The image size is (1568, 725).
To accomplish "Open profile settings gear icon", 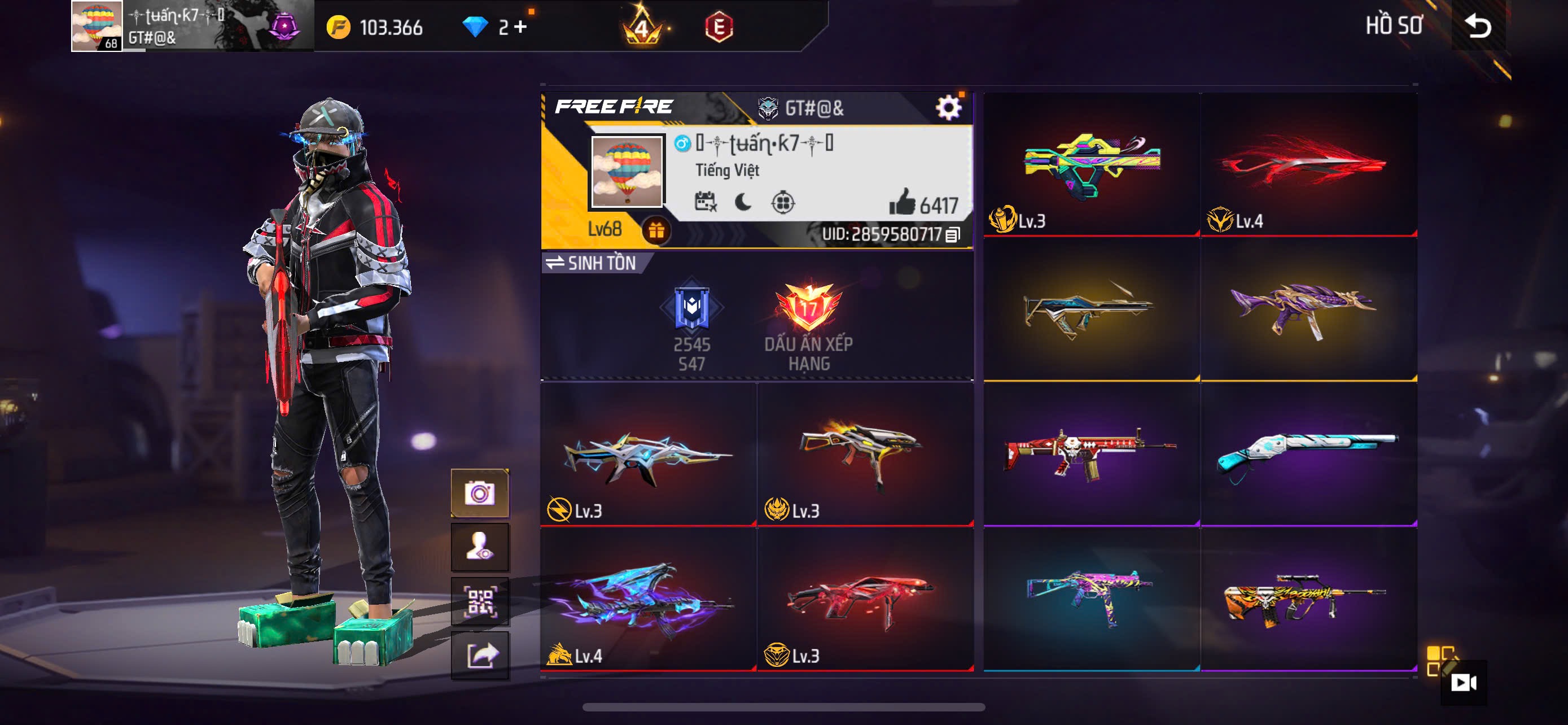I will point(948,108).
